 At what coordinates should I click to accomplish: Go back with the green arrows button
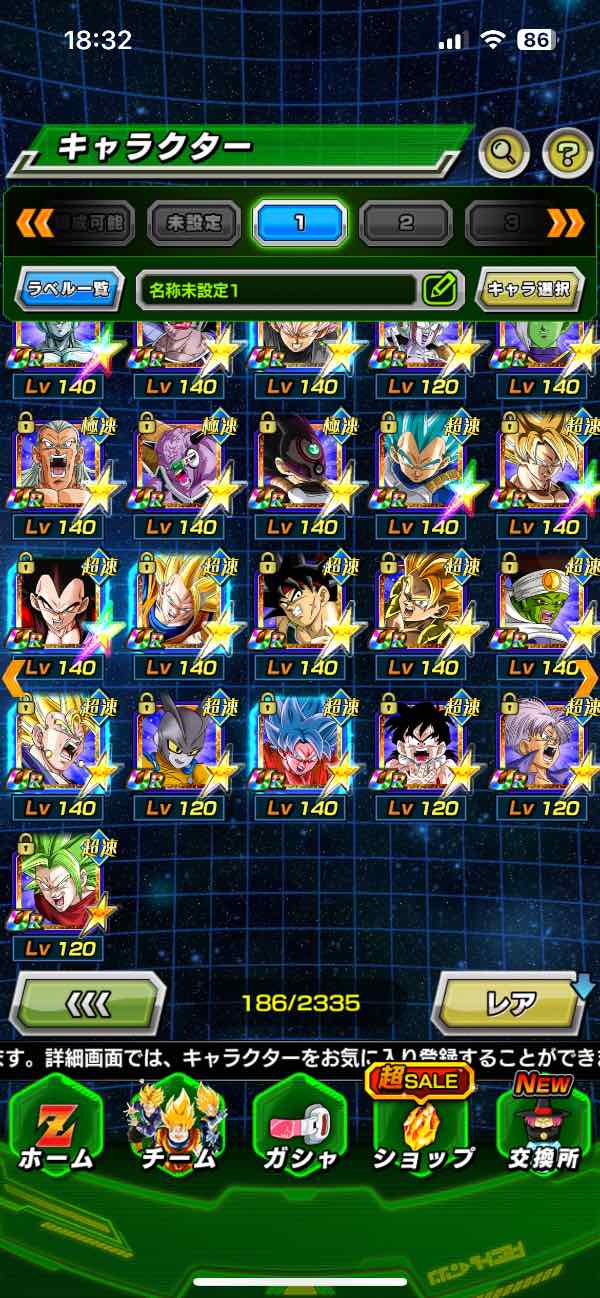click(x=87, y=1002)
